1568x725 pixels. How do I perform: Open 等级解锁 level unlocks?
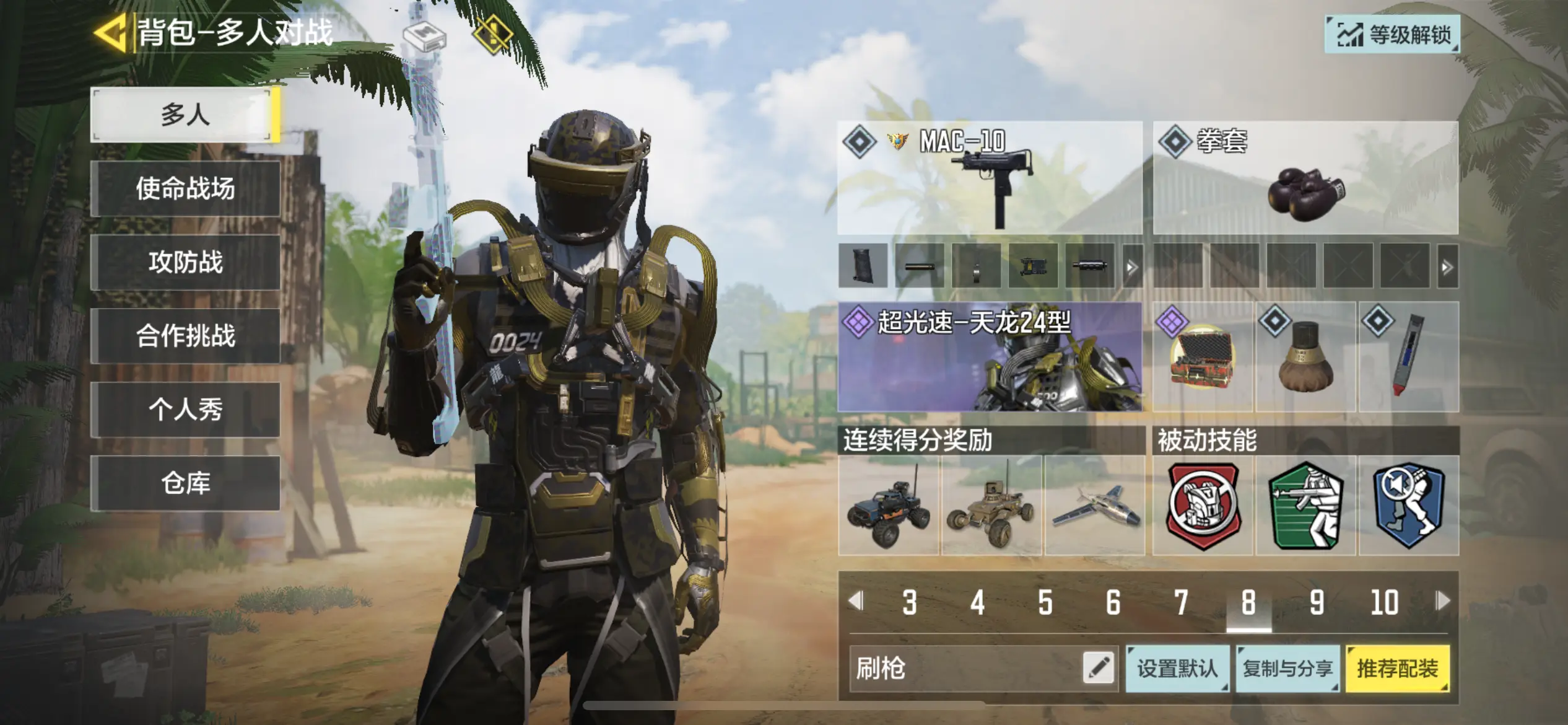tap(1392, 35)
